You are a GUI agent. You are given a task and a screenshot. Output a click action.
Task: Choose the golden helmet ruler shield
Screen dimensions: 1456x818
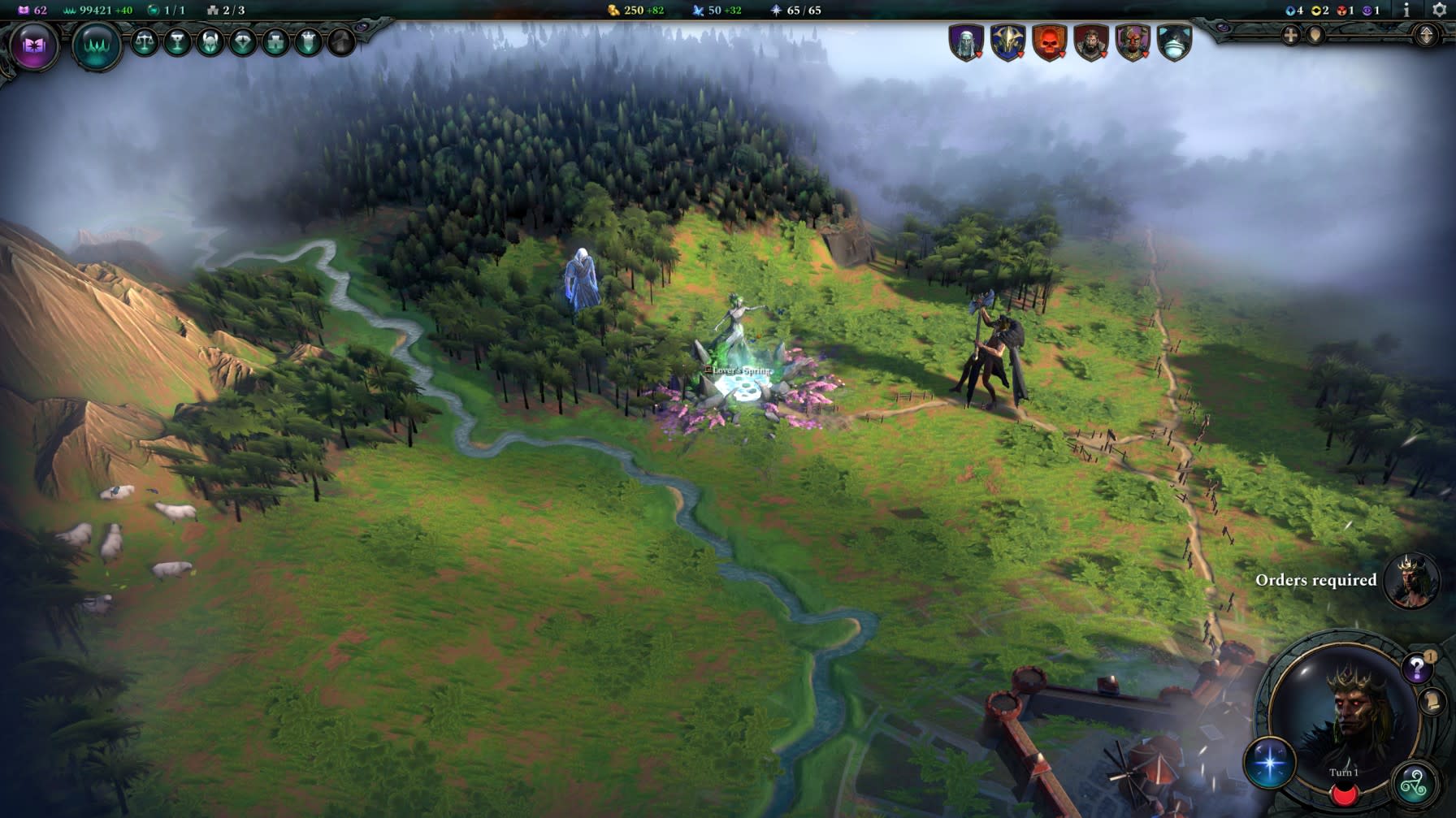(1007, 42)
